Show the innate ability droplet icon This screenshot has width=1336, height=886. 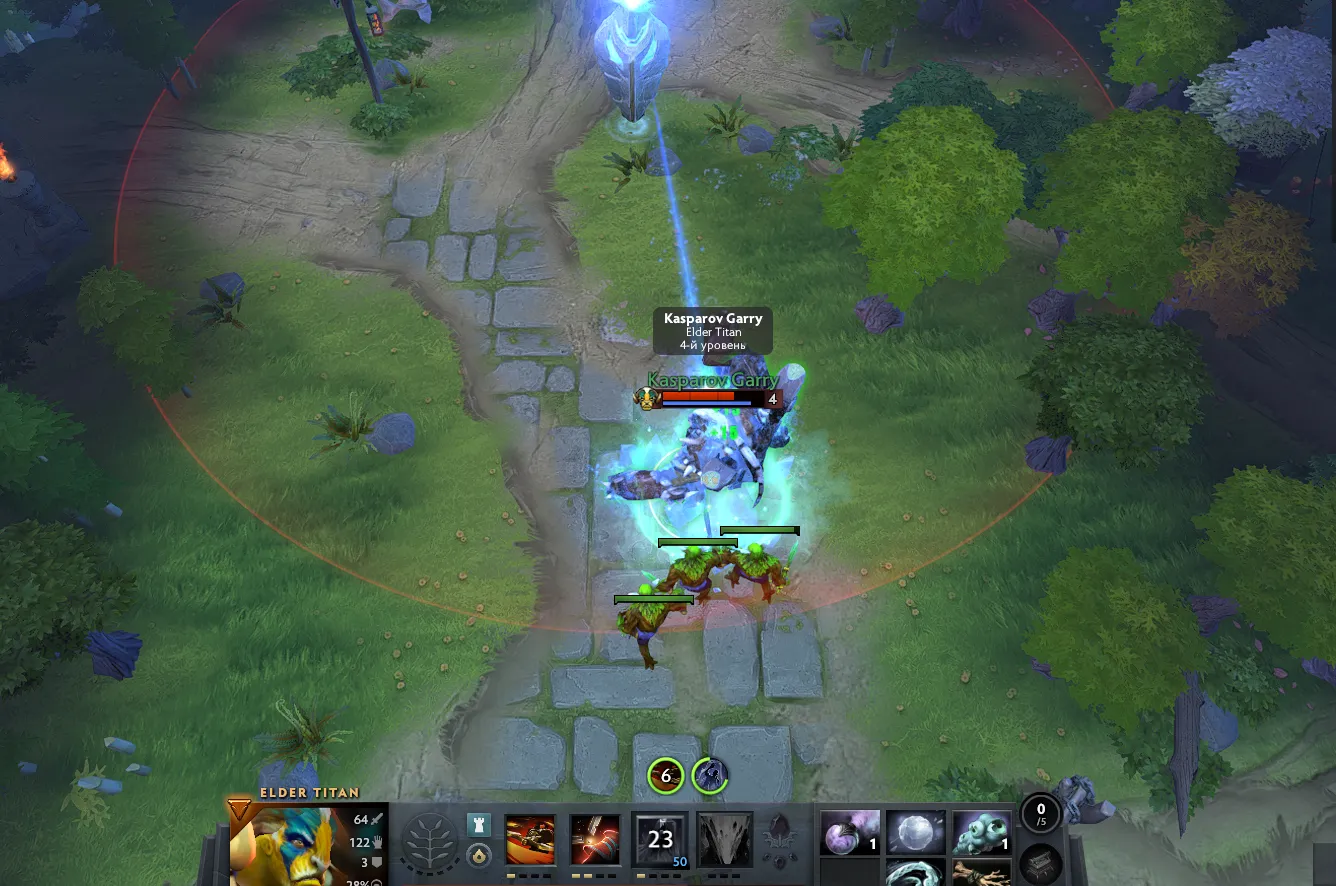click(x=479, y=856)
